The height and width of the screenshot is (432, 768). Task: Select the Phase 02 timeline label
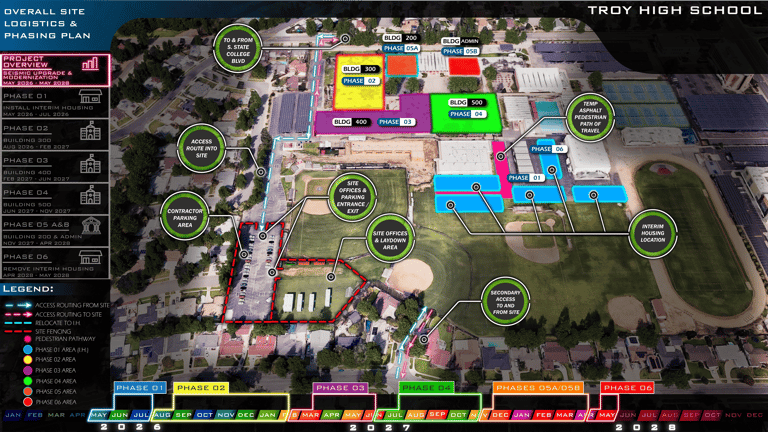tap(201, 387)
